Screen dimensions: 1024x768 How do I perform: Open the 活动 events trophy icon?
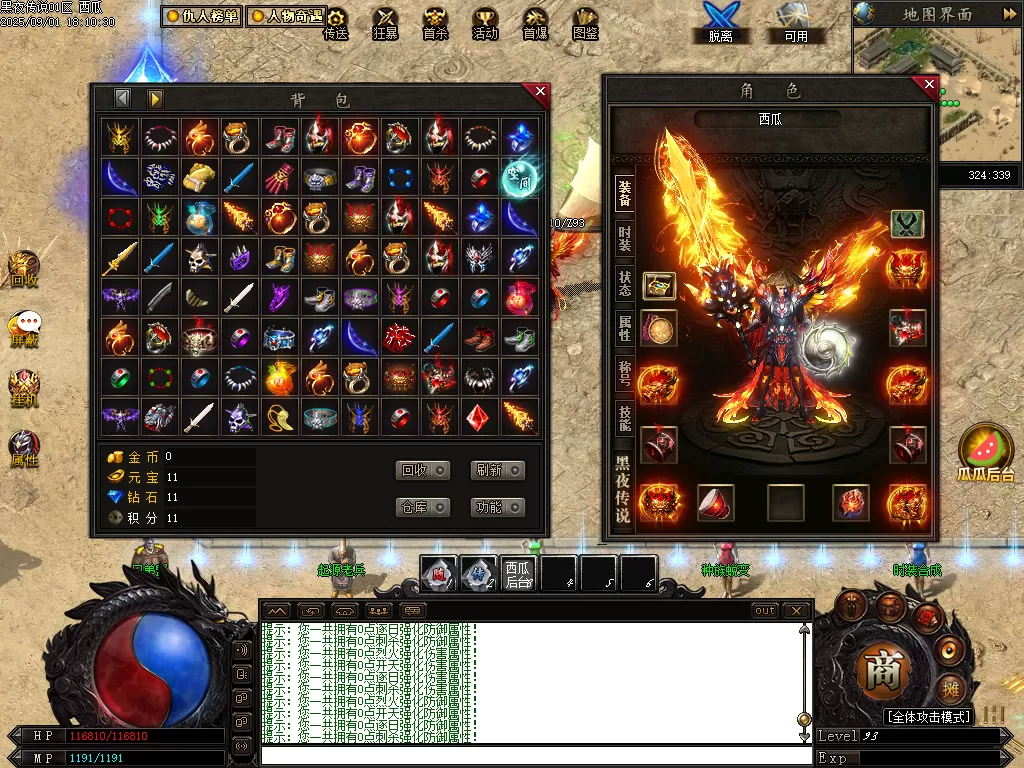tap(485, 24)
